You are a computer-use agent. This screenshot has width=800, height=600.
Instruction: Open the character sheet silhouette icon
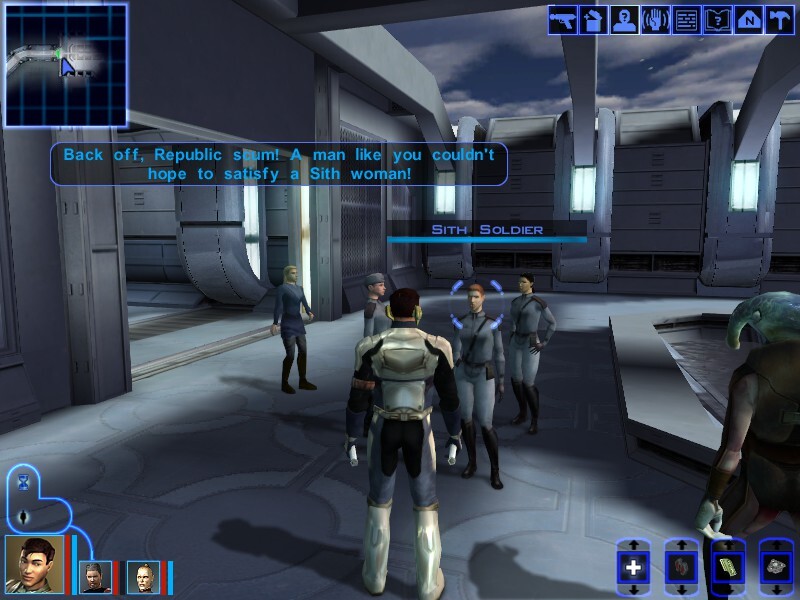625,20
